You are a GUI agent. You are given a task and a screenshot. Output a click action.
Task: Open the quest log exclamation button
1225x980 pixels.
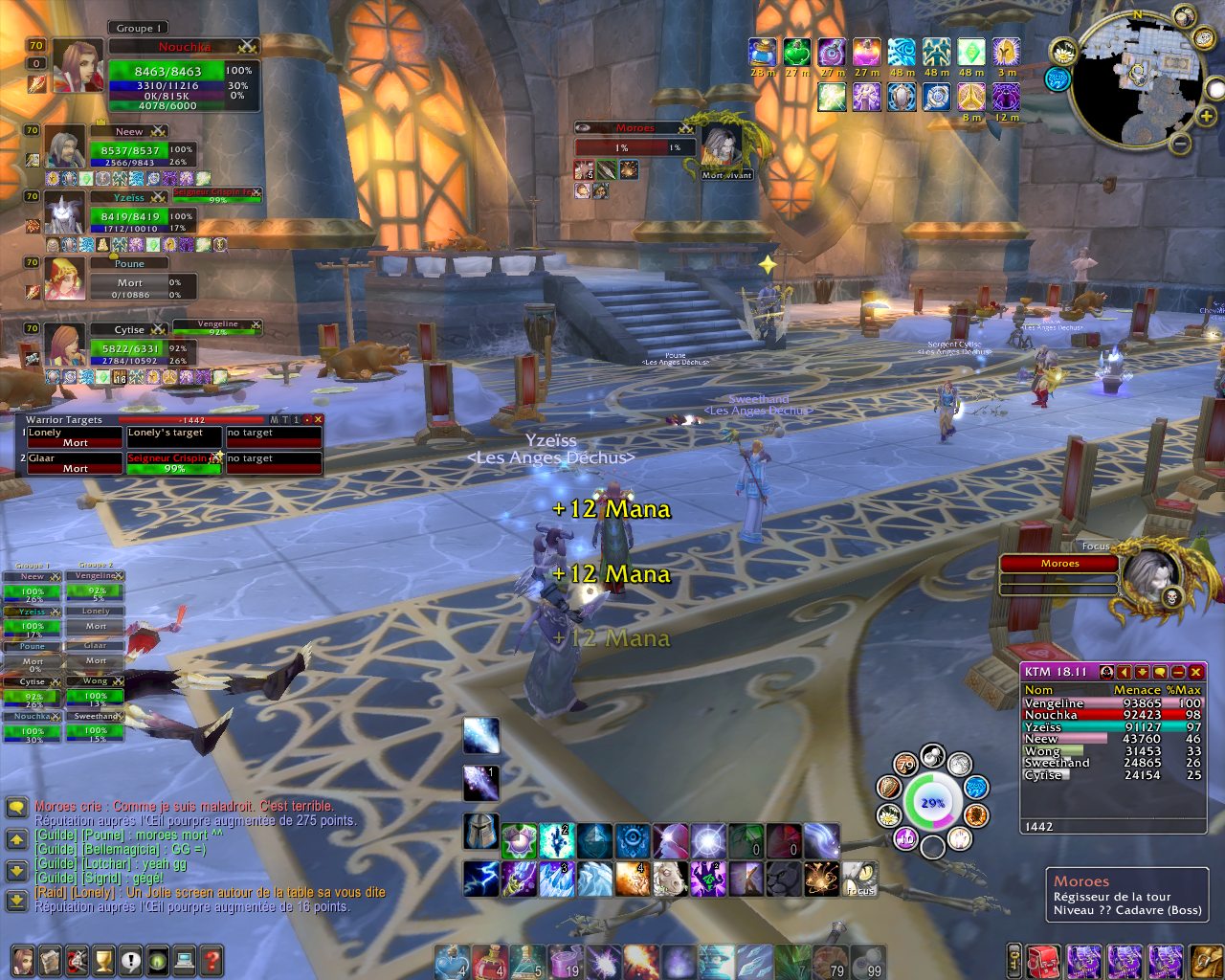pyautogui.click(x=130, y=960)
